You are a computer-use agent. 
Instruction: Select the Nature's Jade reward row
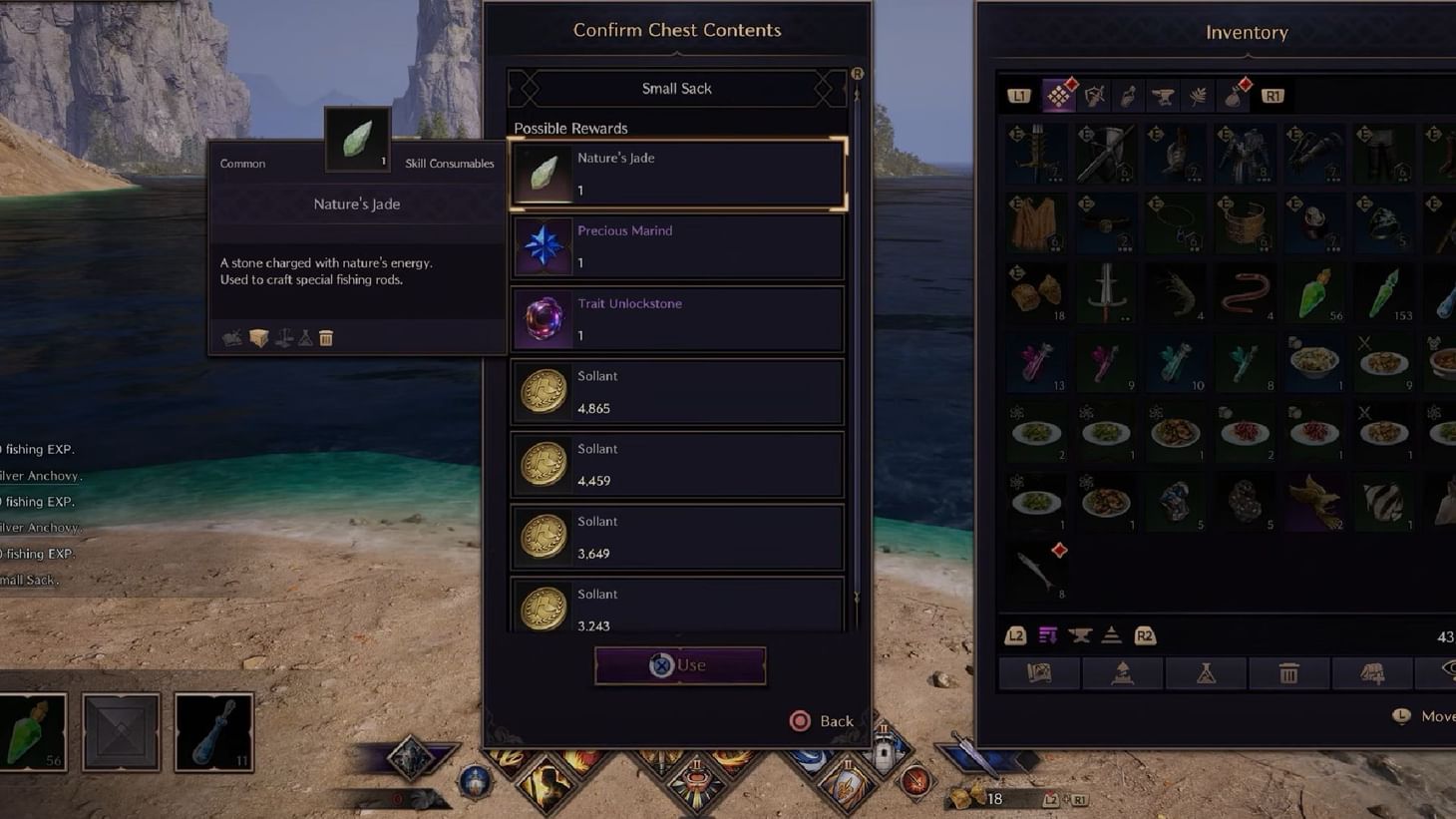678,174
